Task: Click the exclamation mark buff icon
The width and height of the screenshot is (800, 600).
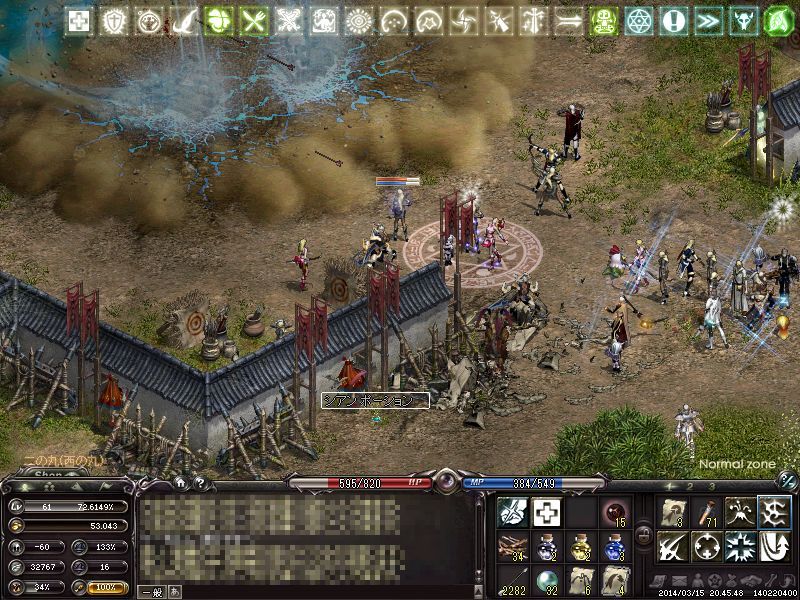Action: (x=672, y=20)
